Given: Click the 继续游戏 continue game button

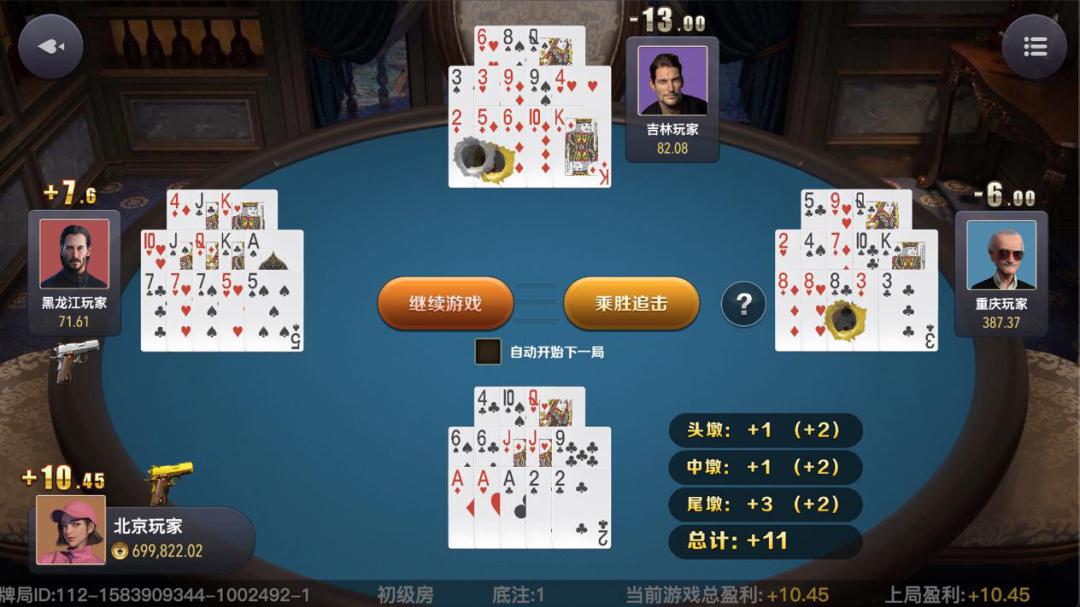Looking at the screenshot, I should [445, 303].
